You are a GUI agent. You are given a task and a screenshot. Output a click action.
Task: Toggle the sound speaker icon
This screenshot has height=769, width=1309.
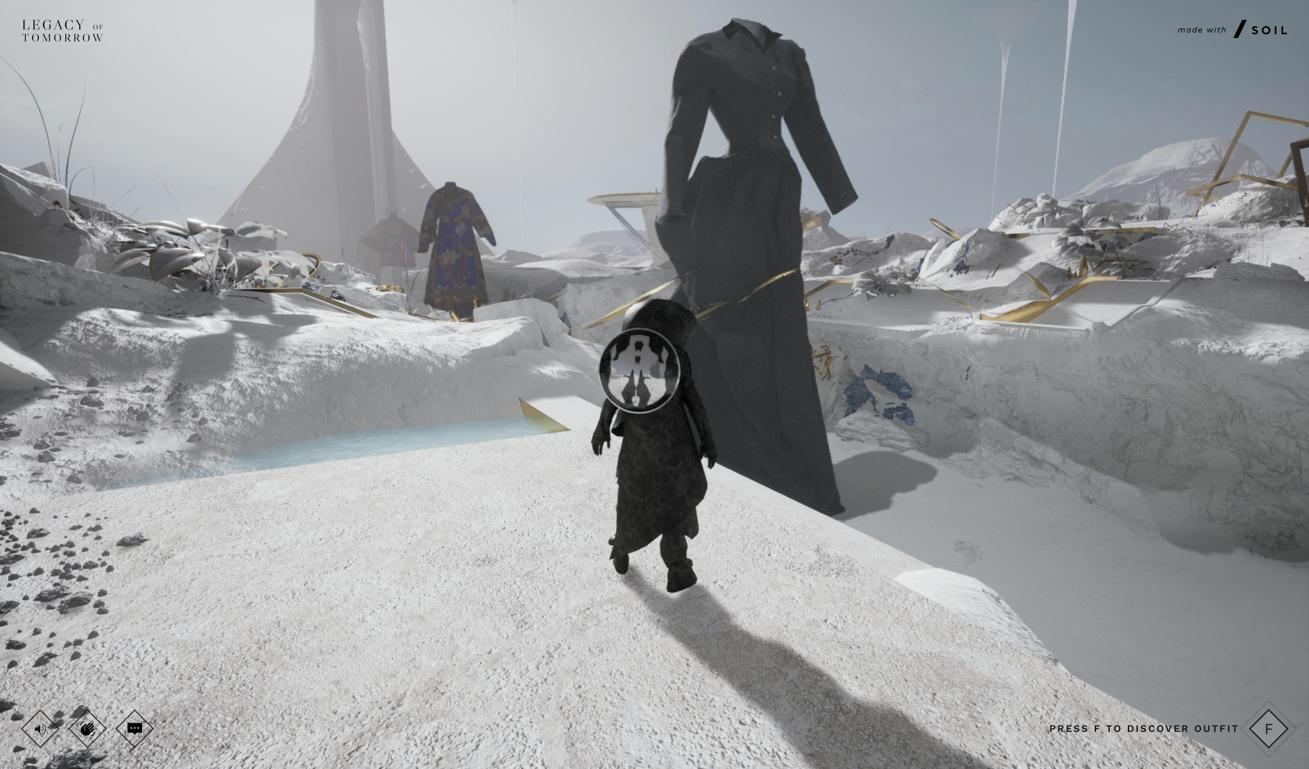(40, 729)
